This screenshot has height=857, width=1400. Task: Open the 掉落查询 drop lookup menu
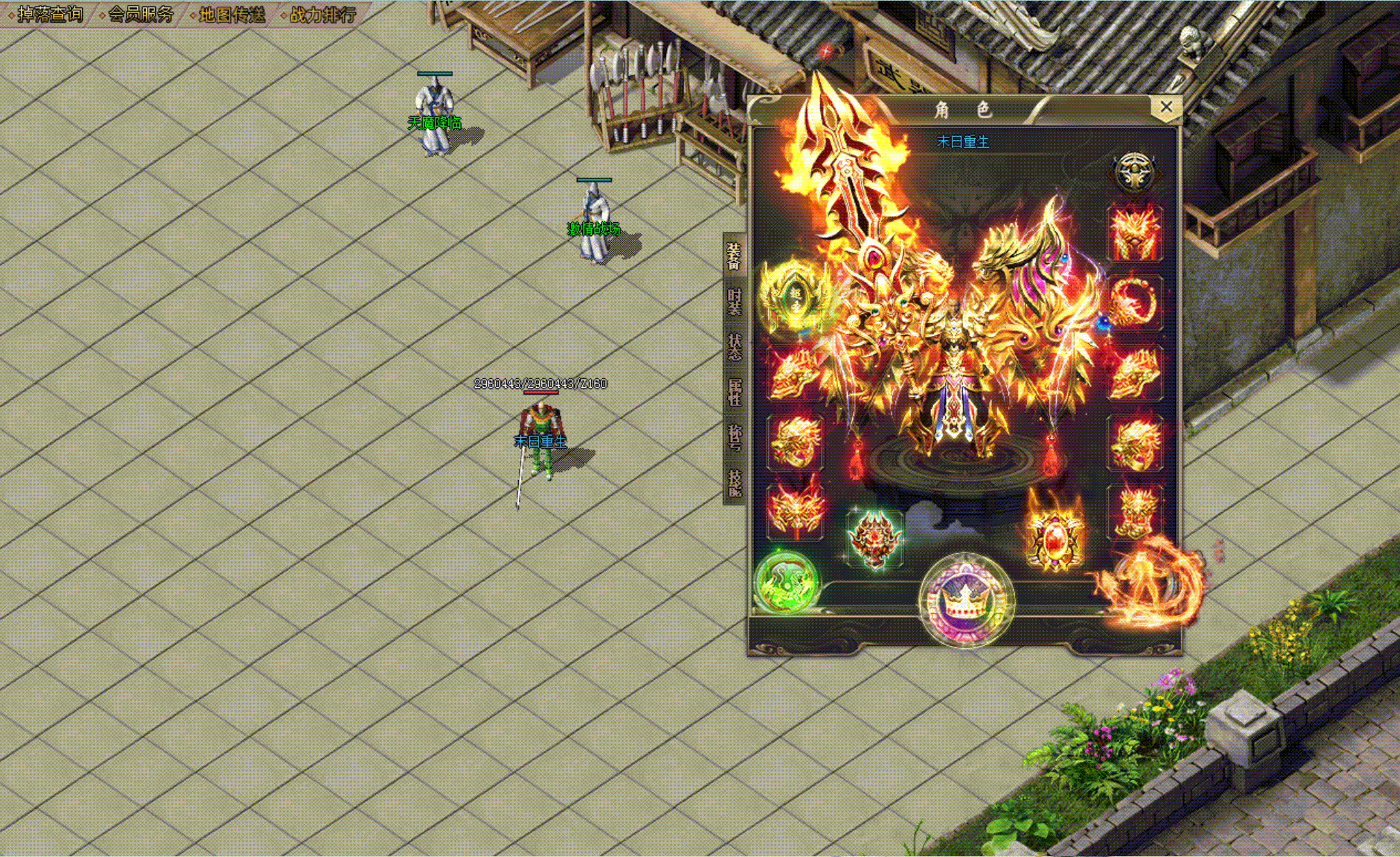click(x=49, y=14)
